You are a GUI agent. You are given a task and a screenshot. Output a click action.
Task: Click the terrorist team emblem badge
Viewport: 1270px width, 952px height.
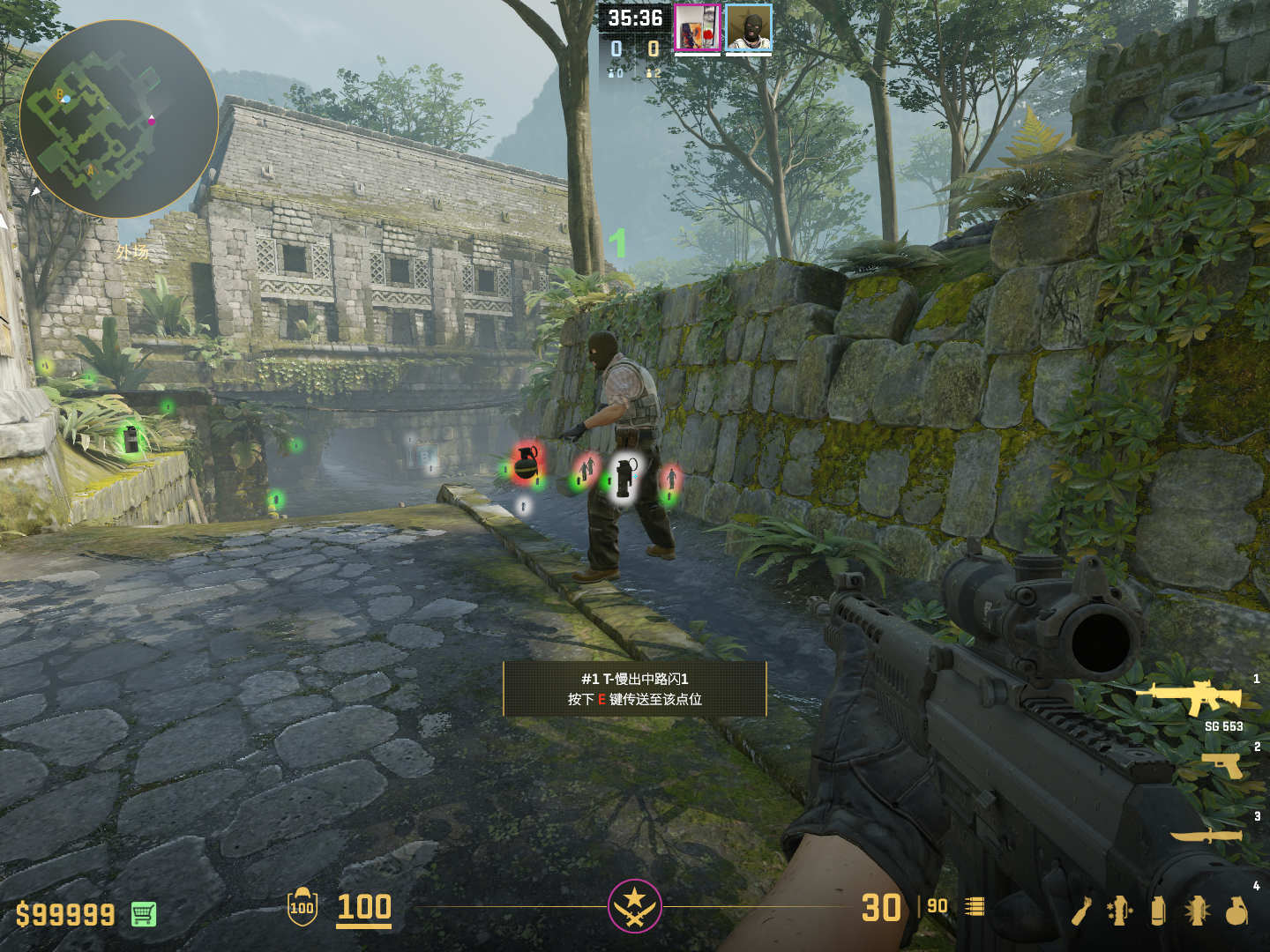click(634, 906)
